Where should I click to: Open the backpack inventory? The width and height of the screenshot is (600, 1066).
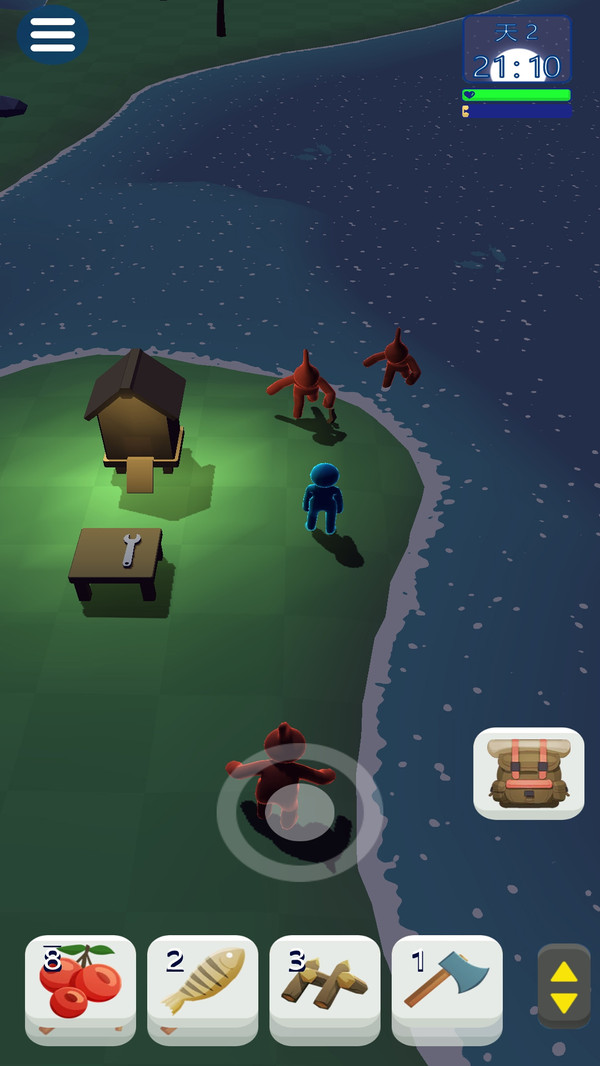click(528, 773)
